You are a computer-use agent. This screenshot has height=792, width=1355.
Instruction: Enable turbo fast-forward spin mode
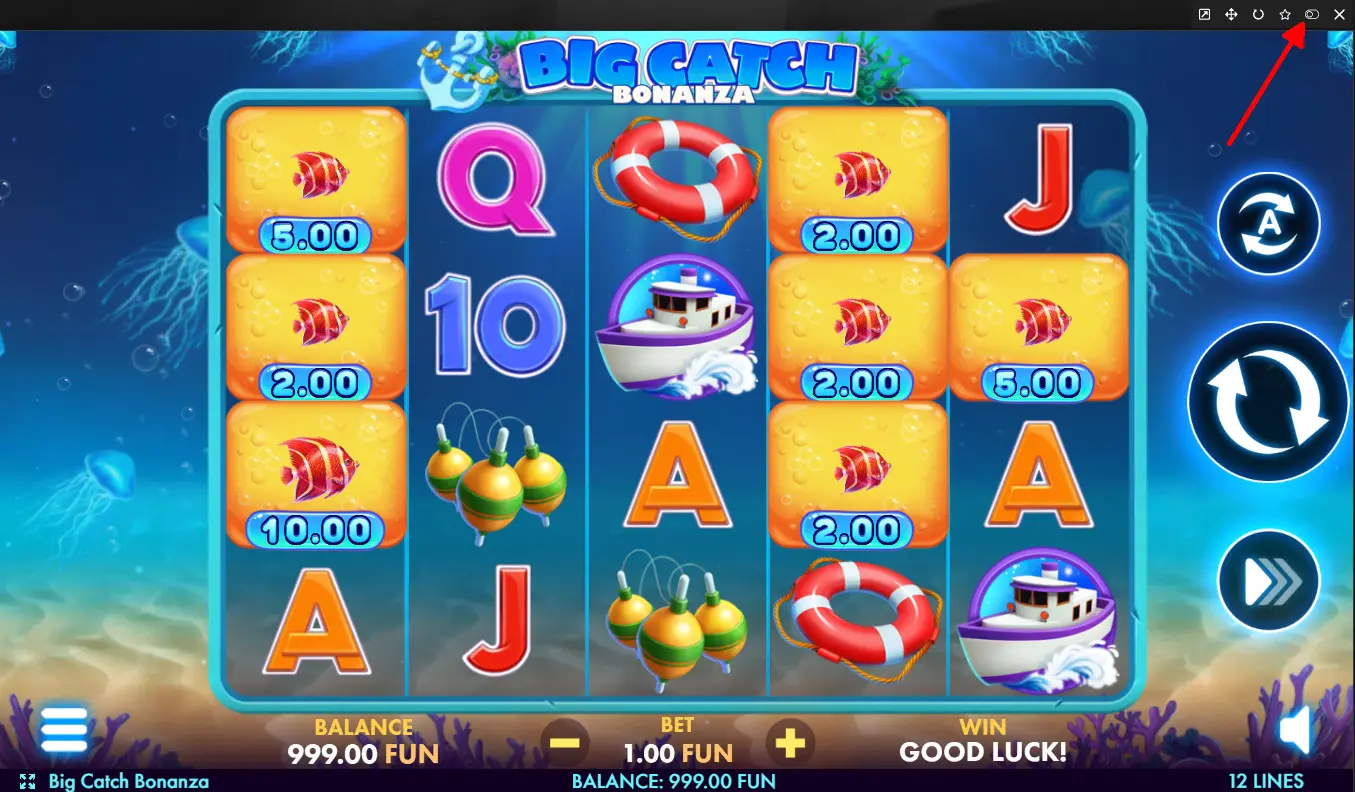tap(1268, 581)
